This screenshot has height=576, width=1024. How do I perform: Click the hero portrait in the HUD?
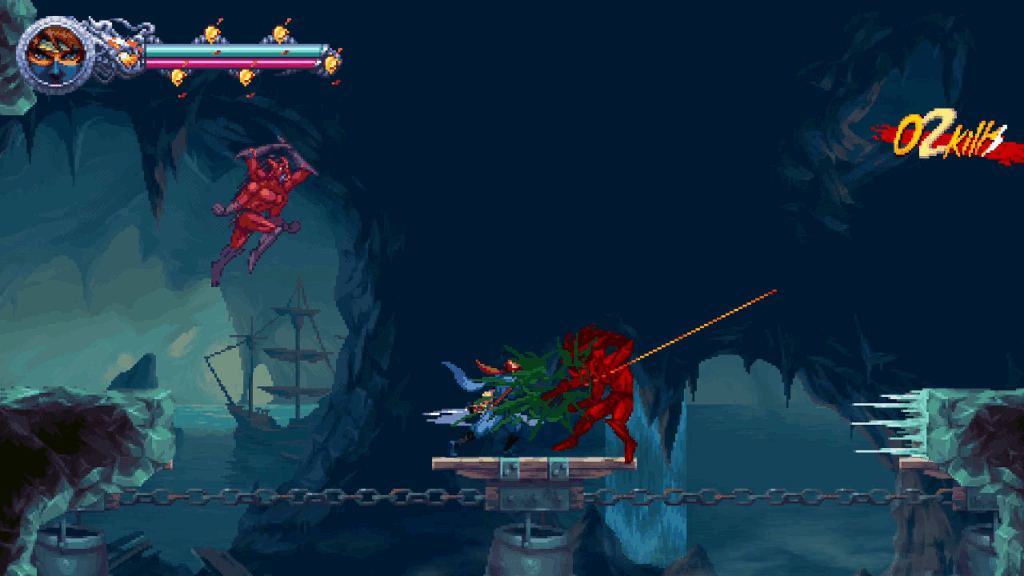pyautogui.click(x=51, y=54)
